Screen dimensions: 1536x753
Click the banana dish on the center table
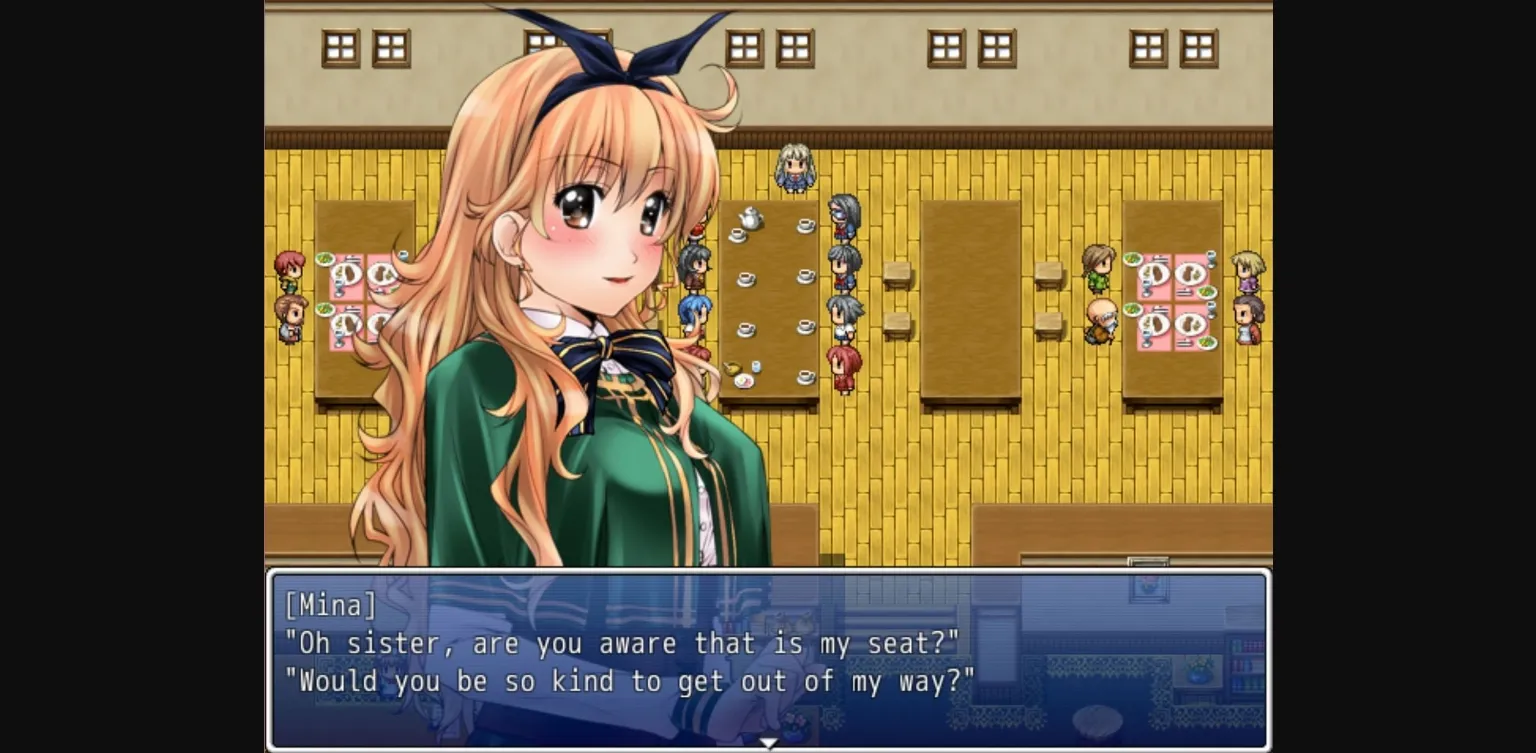731,366
